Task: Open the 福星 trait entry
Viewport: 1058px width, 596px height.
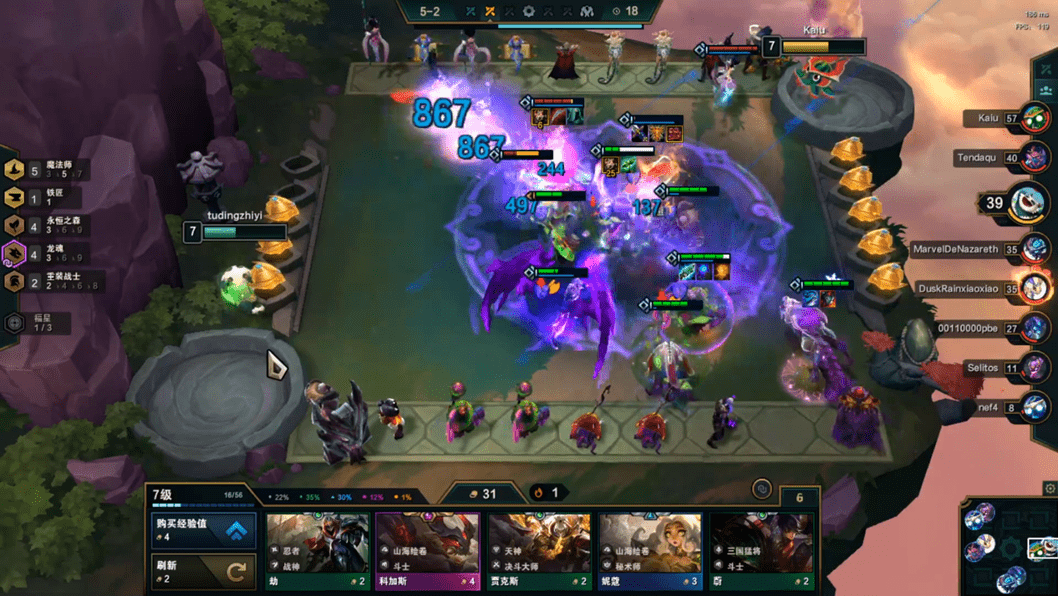Action: pyautogui.click(x=15, y=323)
